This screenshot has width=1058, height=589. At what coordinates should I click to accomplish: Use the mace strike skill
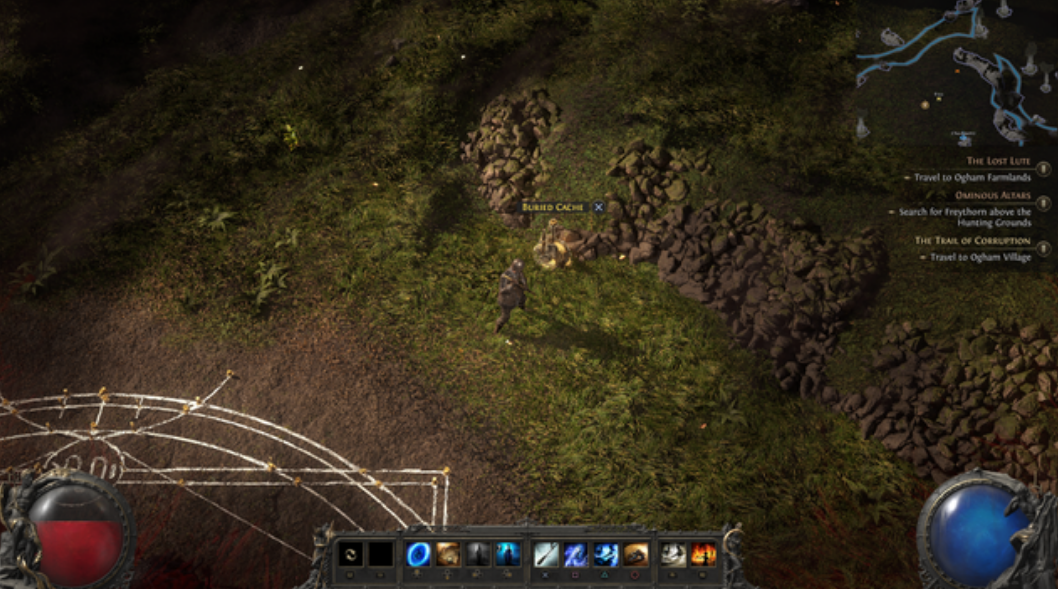[x=546, y=553]
